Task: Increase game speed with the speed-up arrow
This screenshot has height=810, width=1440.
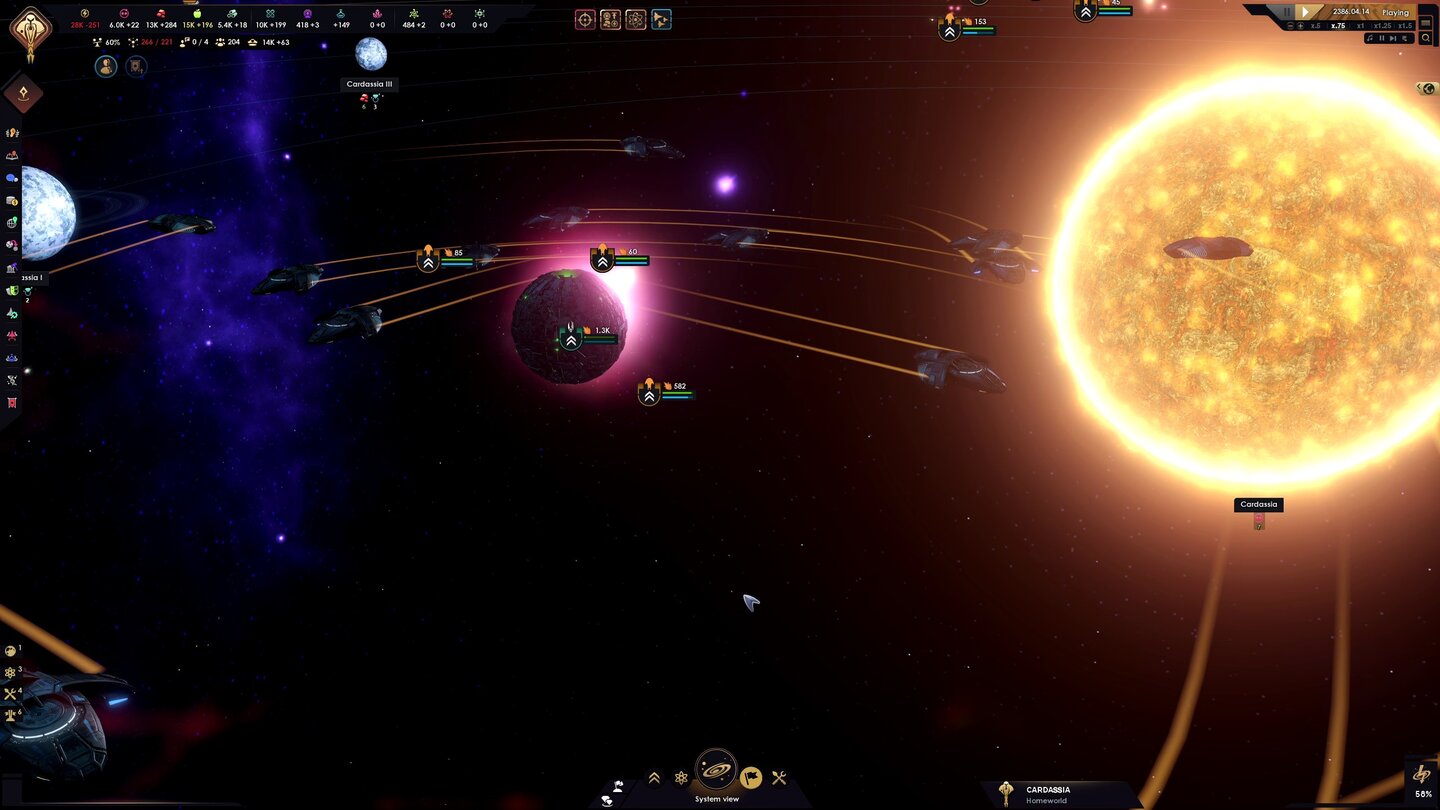Action: (x=1300, y=26)
